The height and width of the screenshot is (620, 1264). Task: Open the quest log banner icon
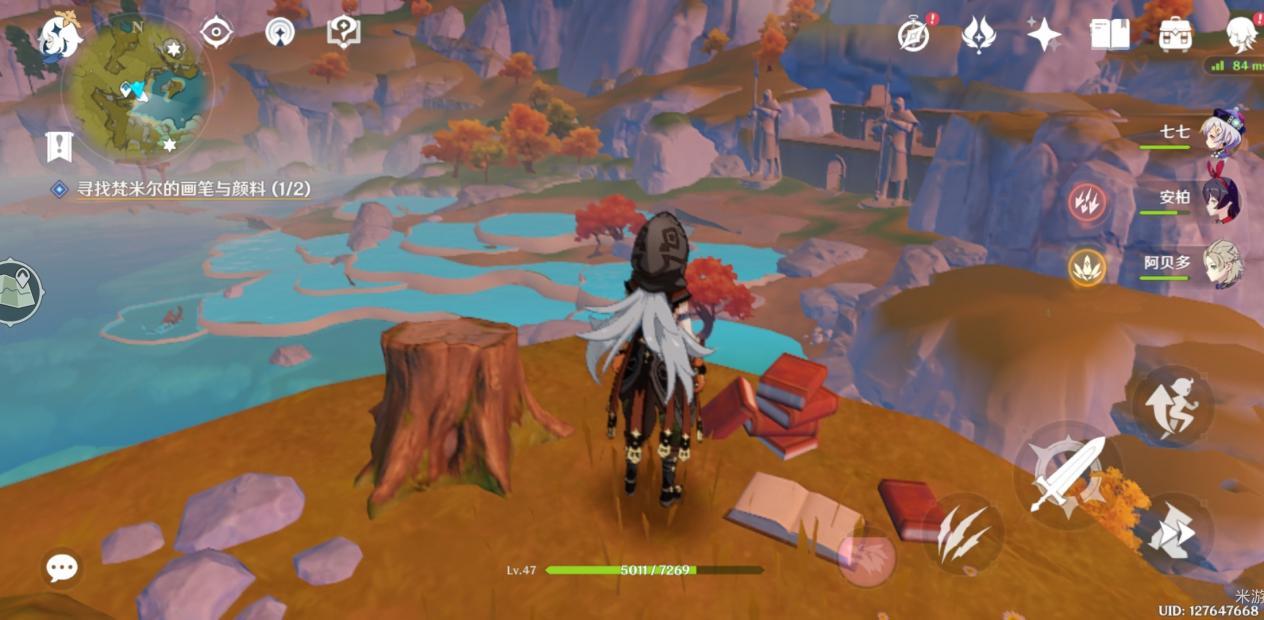coord(59,146)
